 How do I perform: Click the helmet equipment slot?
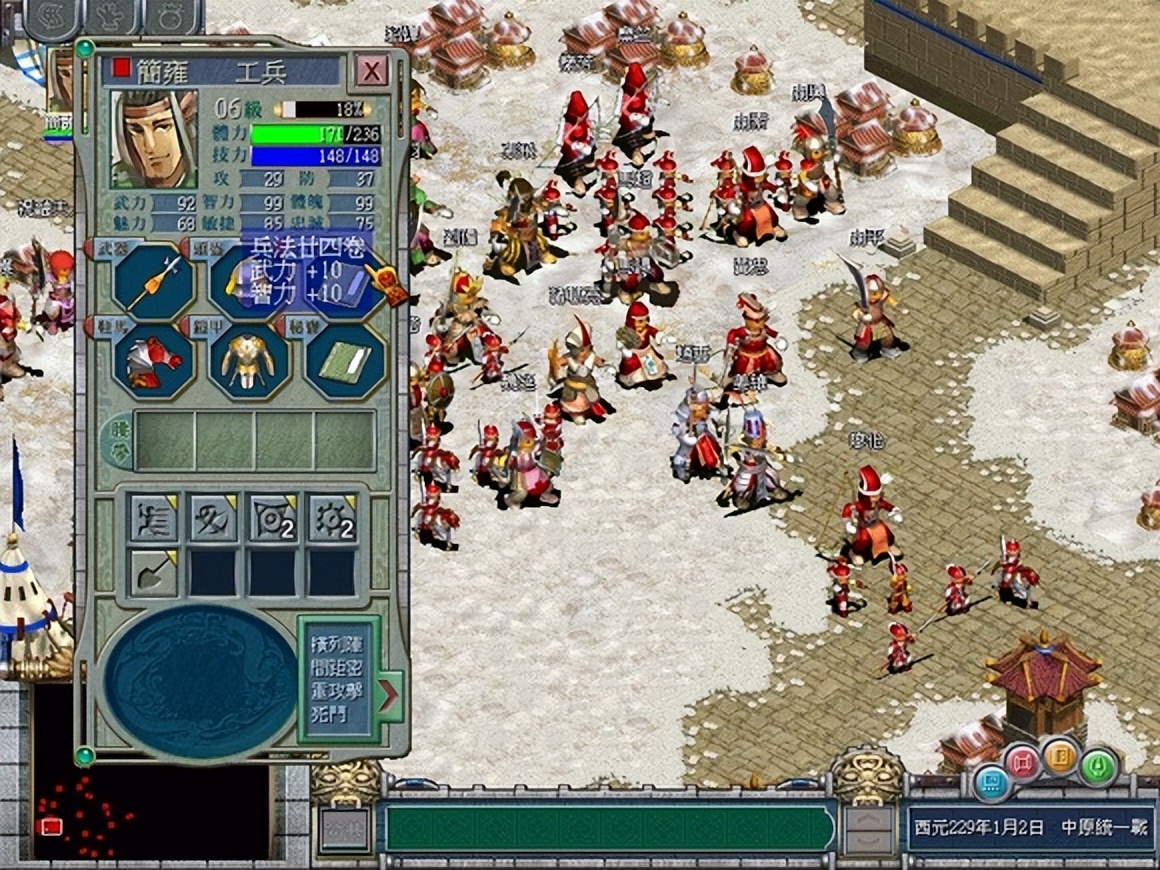pos(248,282)
